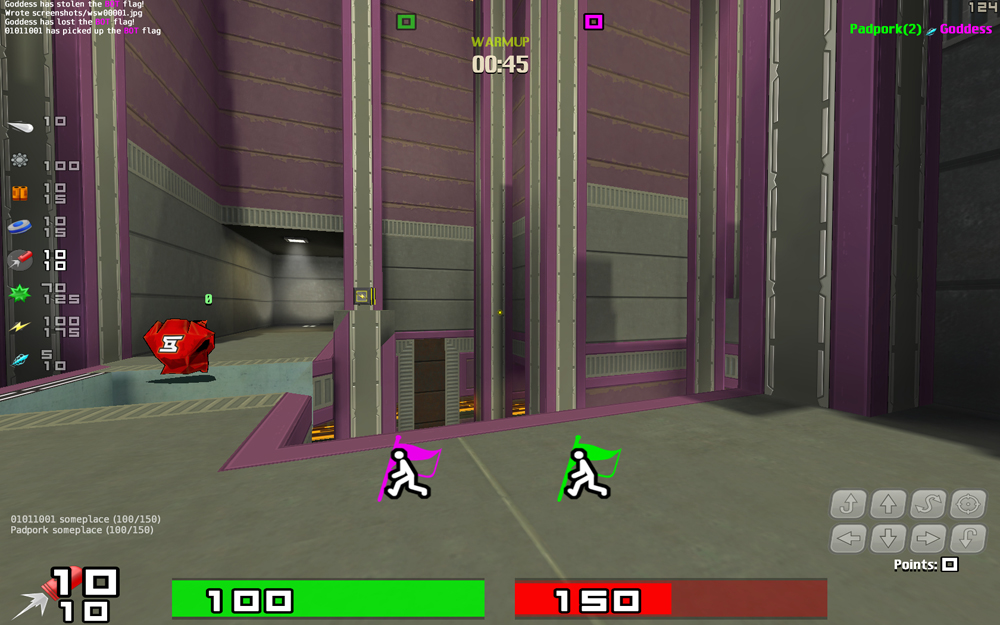The width and height of the screenshot is (1000, 625).
Task: Select the gunblade weapon icon
Action: click(x=20, y=126)
